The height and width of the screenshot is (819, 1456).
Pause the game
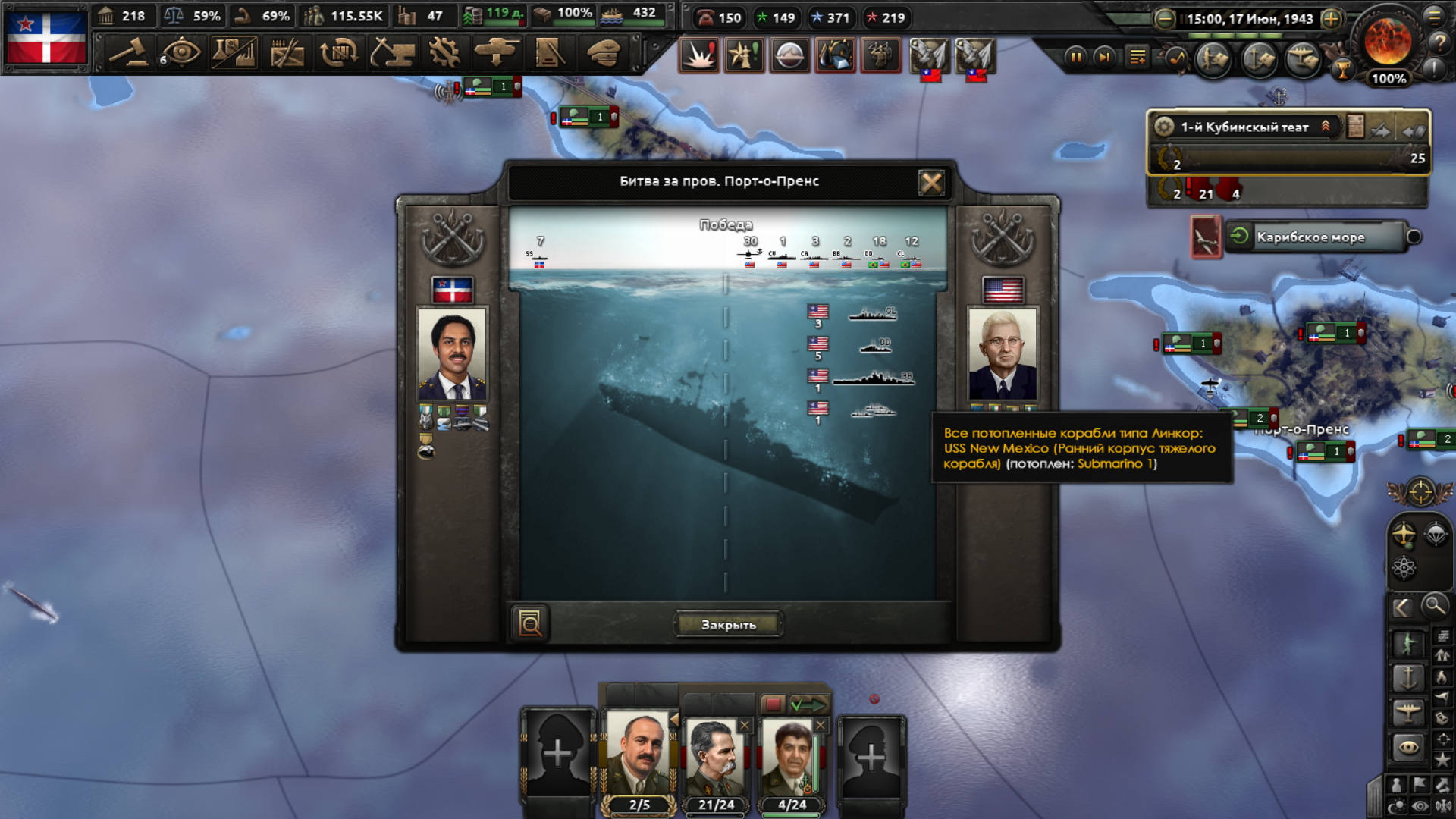point(1075,57)
